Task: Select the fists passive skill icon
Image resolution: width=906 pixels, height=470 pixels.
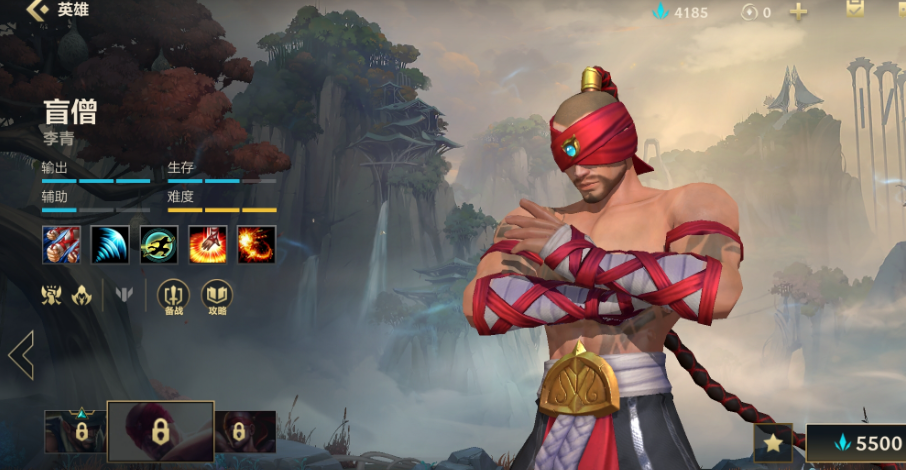Action: point(61,245)
